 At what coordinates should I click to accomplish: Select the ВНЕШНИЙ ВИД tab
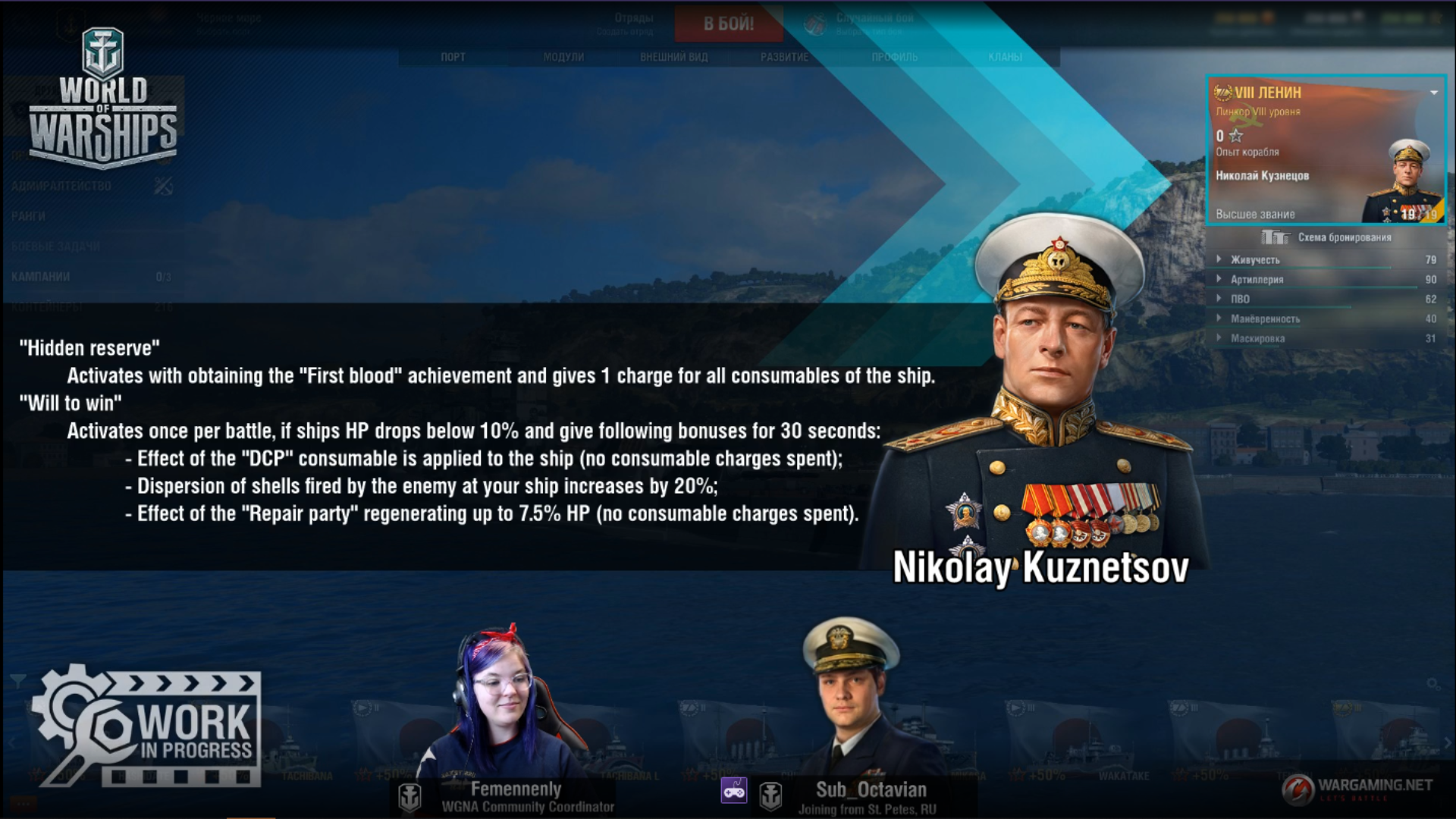pos(673,57)
